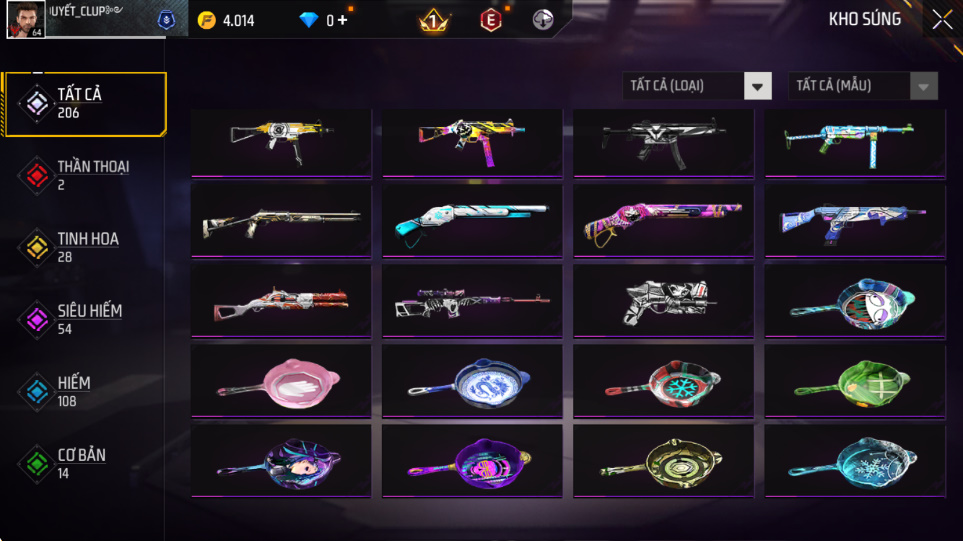Screen dimensions: 963x541
Task: Open the Tất Cả (Loại) dropdown
Action: coord(697,86)
